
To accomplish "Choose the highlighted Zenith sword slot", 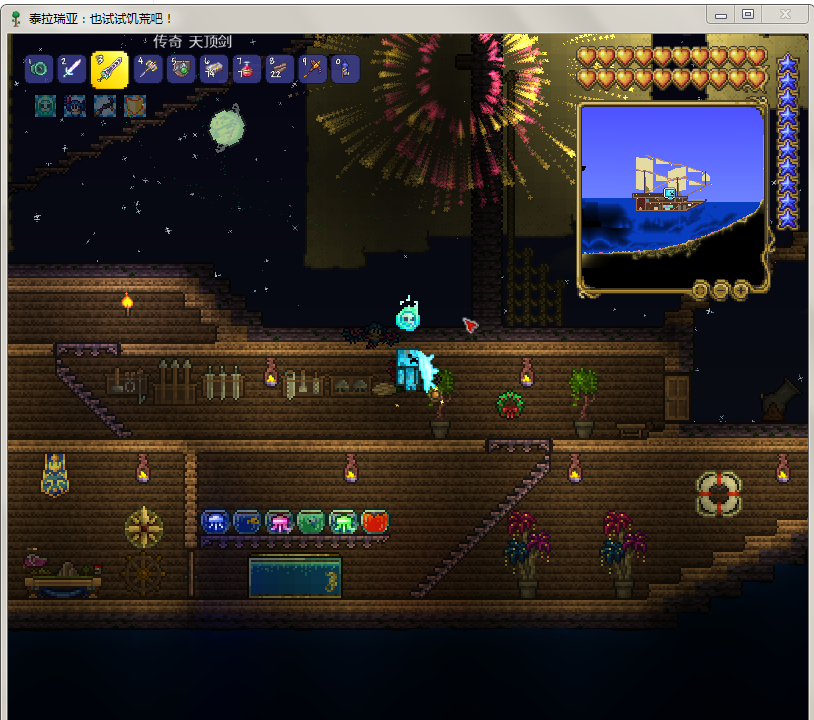I will tap(109, 69).
